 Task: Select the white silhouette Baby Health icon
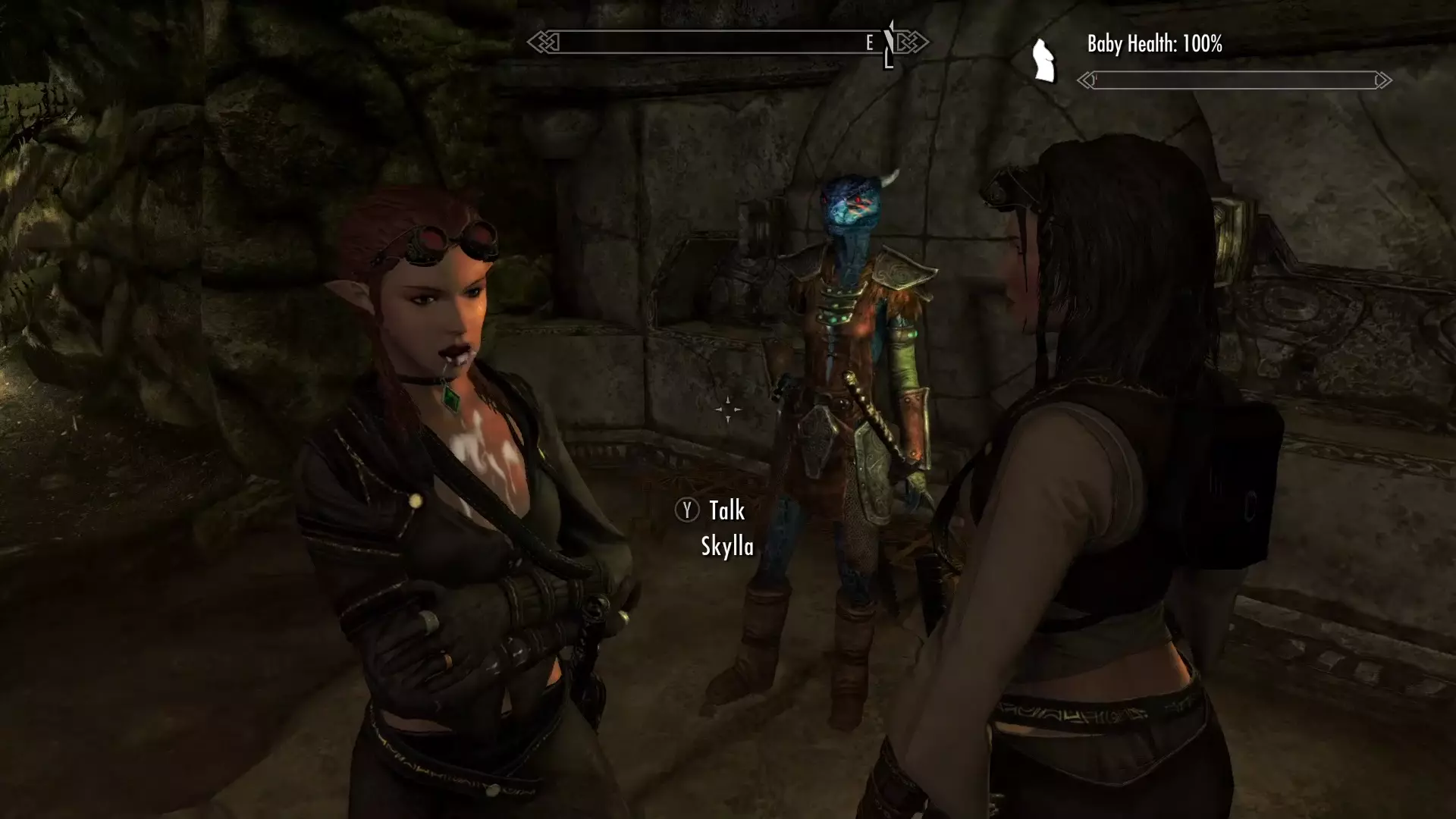coord(1044,61)
